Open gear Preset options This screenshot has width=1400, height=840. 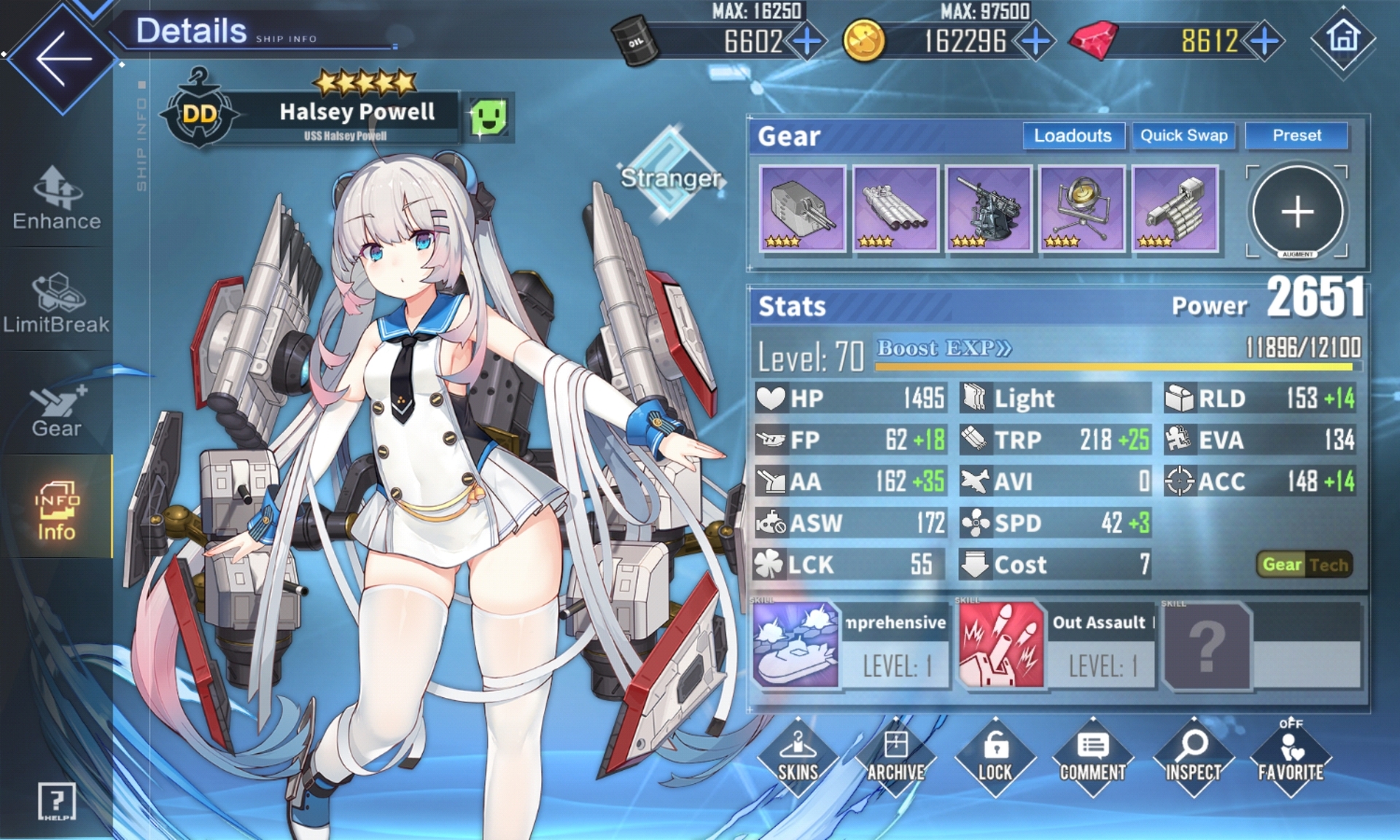(1296, 136)
